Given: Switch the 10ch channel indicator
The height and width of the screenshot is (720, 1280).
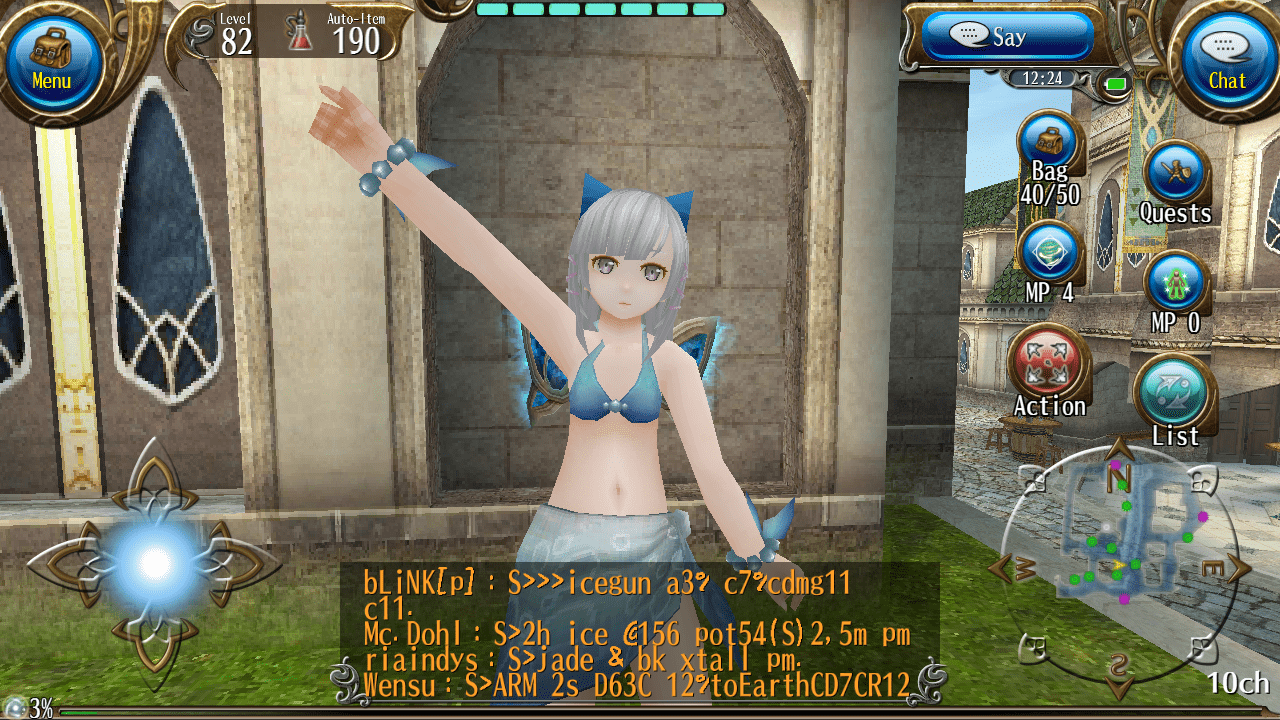Looking at the screenshot, I should 1238,684.
